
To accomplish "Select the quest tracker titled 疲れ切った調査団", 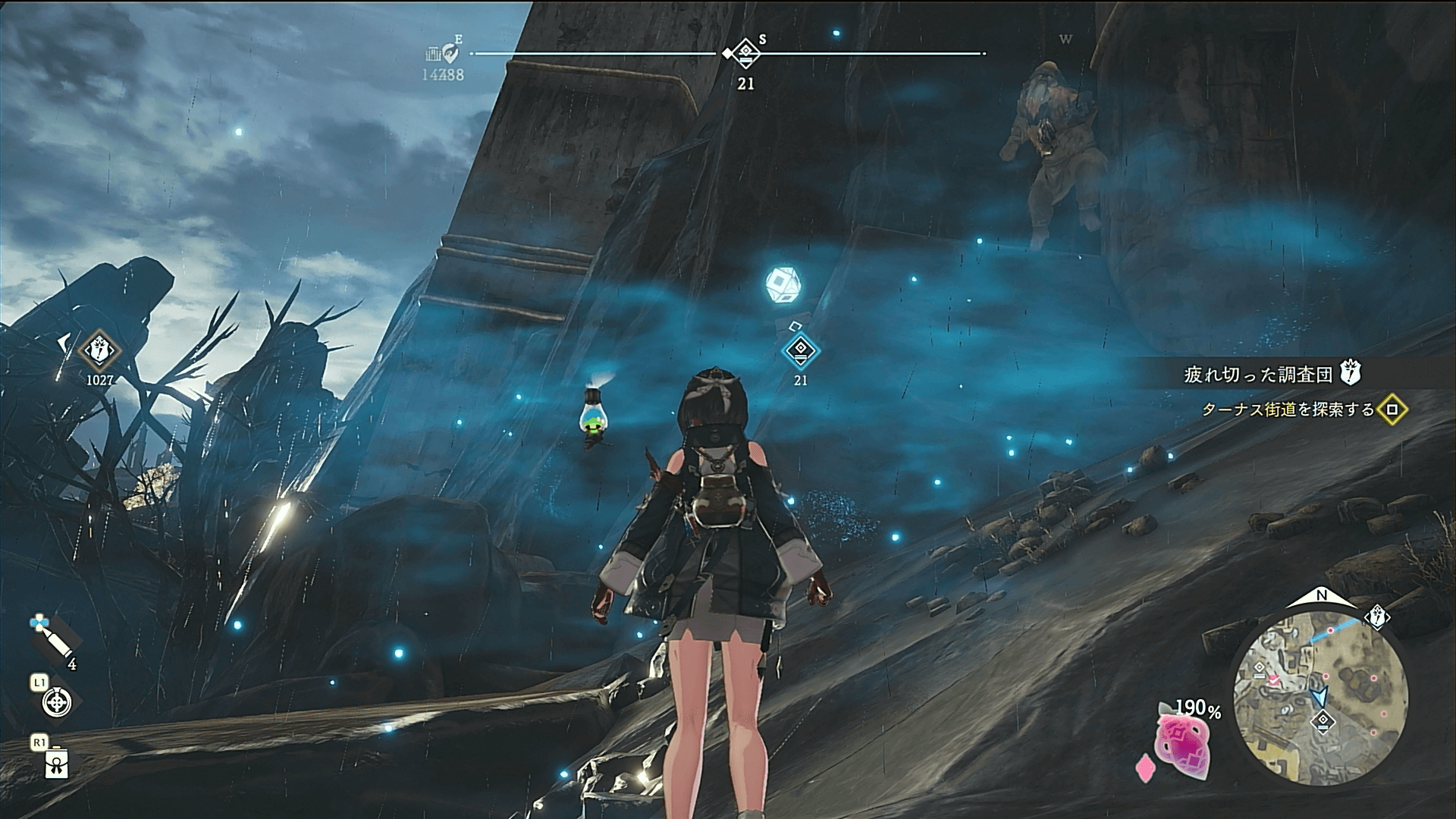I will click(x=1258, y=374).
